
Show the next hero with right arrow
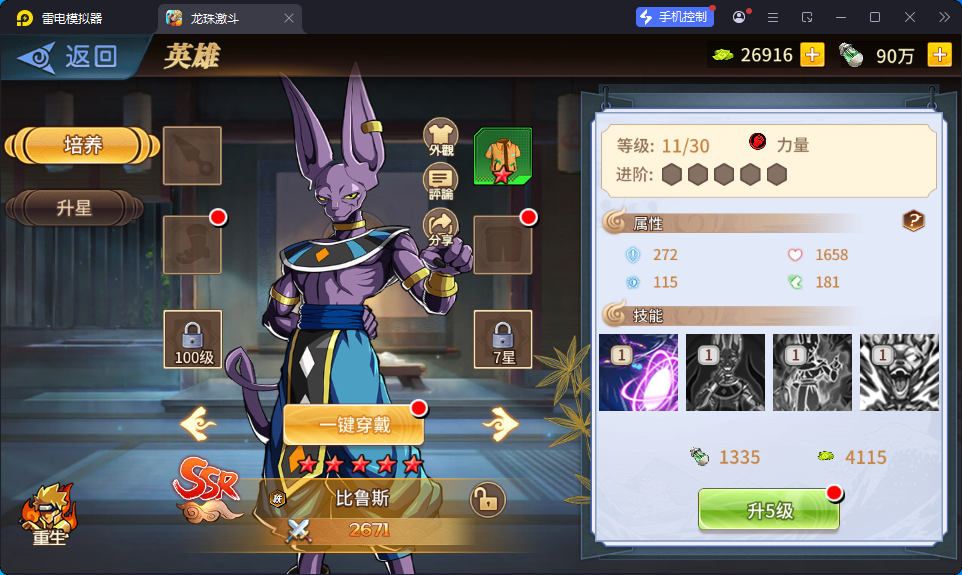(500, 424)
